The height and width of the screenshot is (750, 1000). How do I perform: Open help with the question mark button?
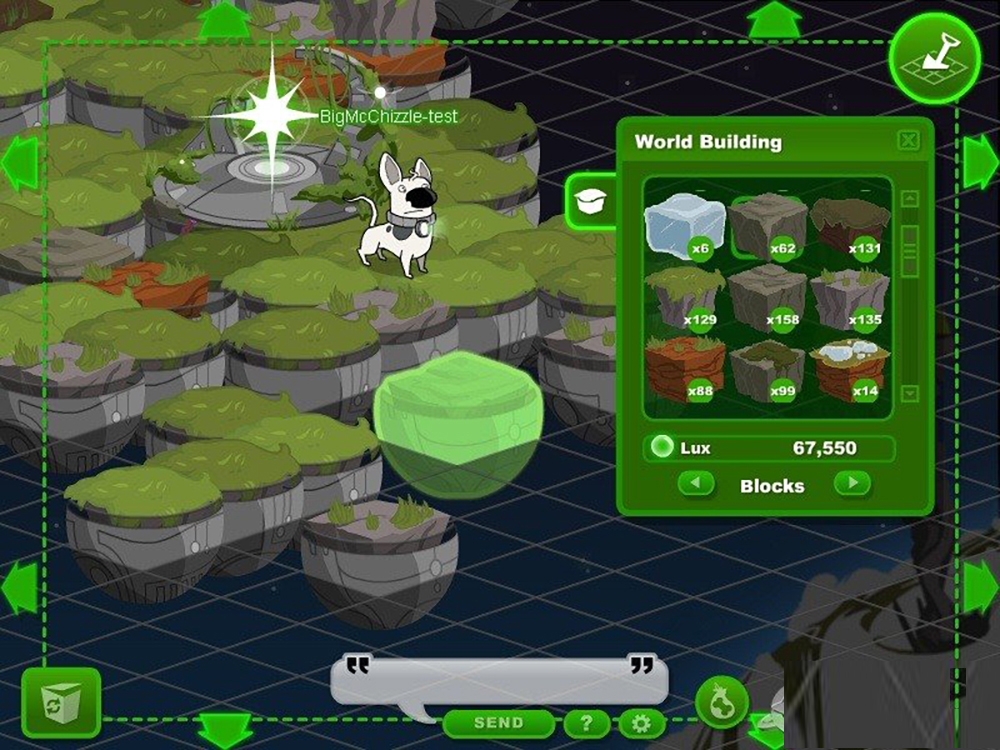point(587,723)
